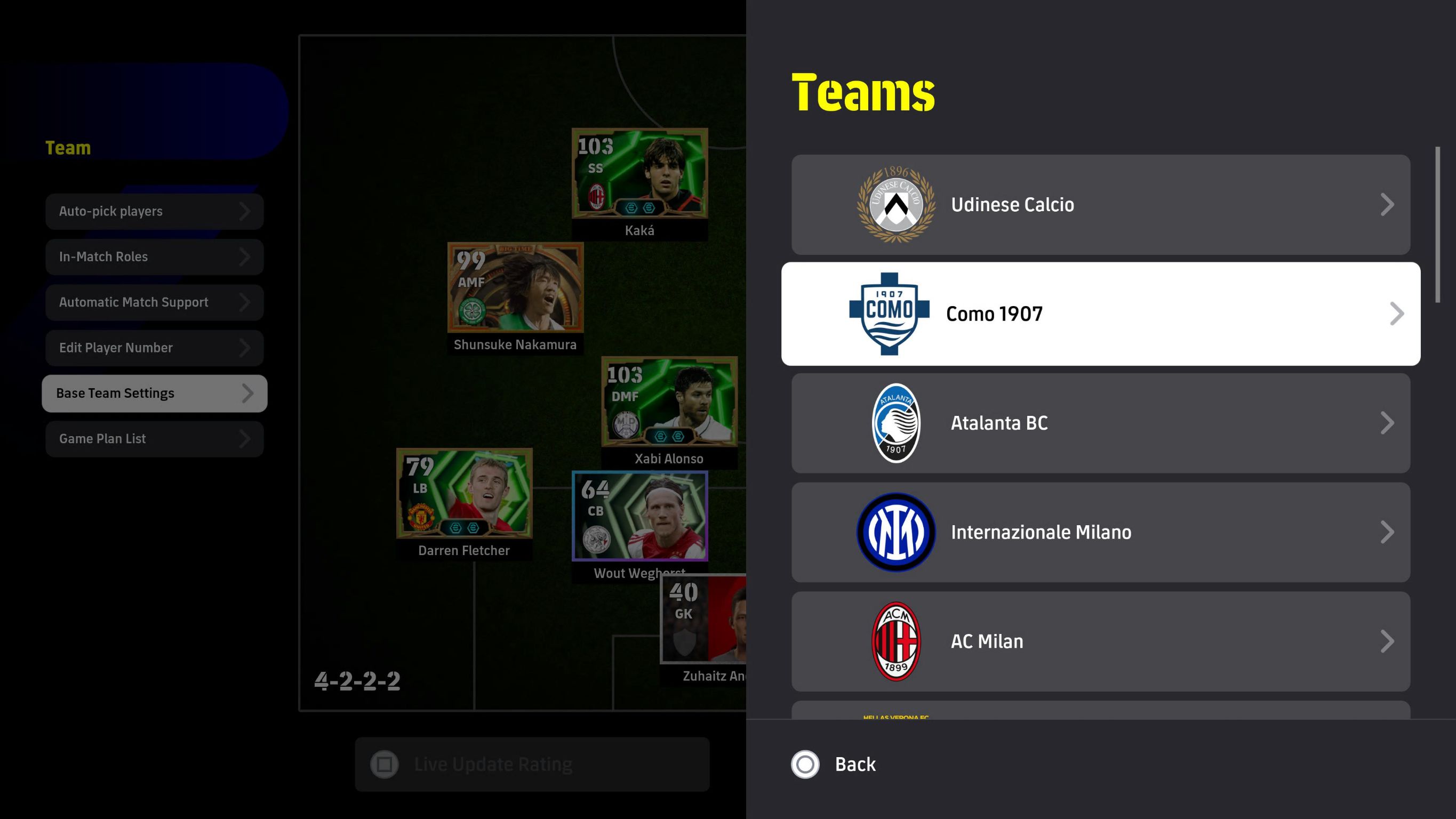The width and height of the screenshot is (1456, 819).
Task: Select Shunsuke Nakamura's AMF card
Action: [x=515, y=288]
